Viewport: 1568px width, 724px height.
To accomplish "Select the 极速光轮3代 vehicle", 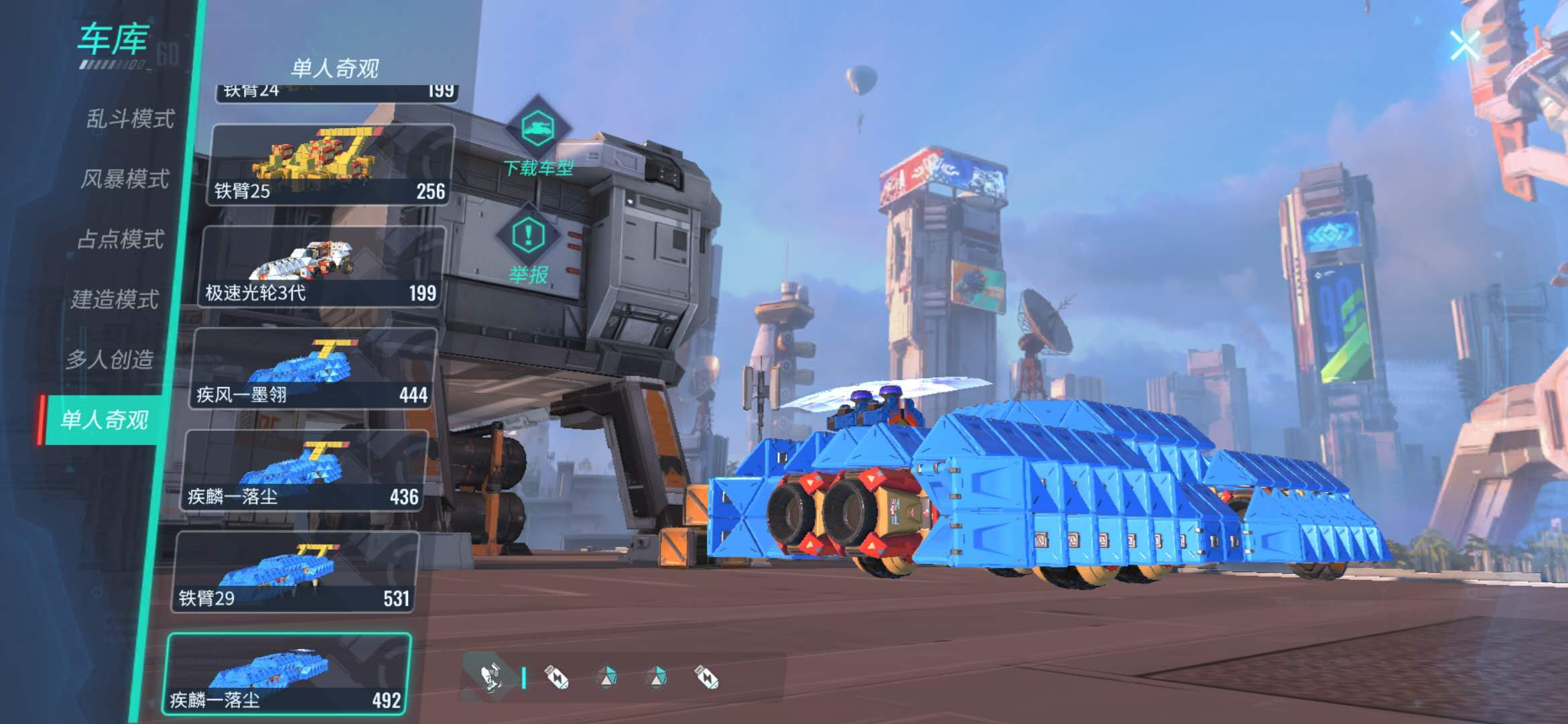I will [322, 267].
